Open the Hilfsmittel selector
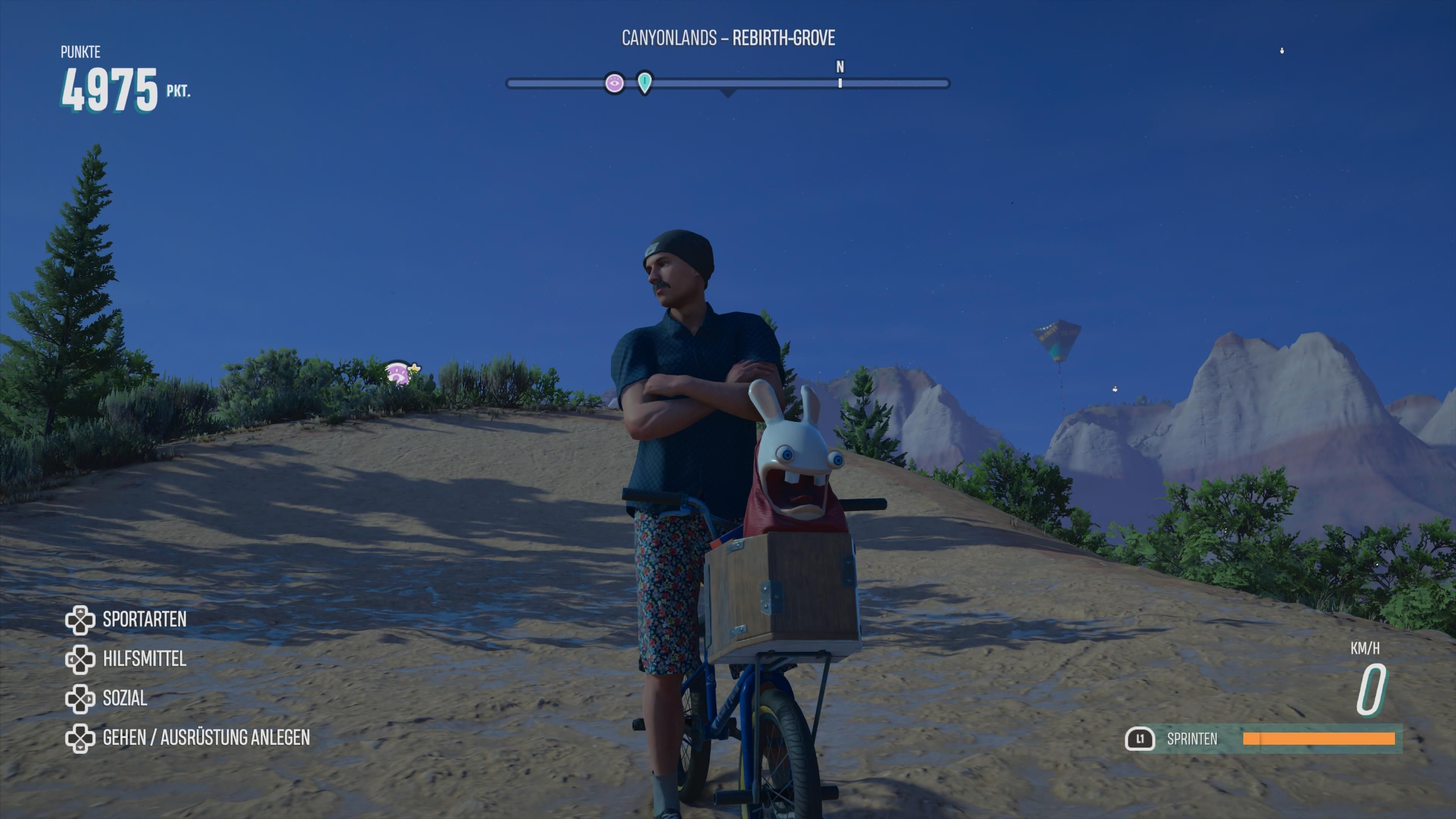Screen dimensions: 1456x819 145,659
